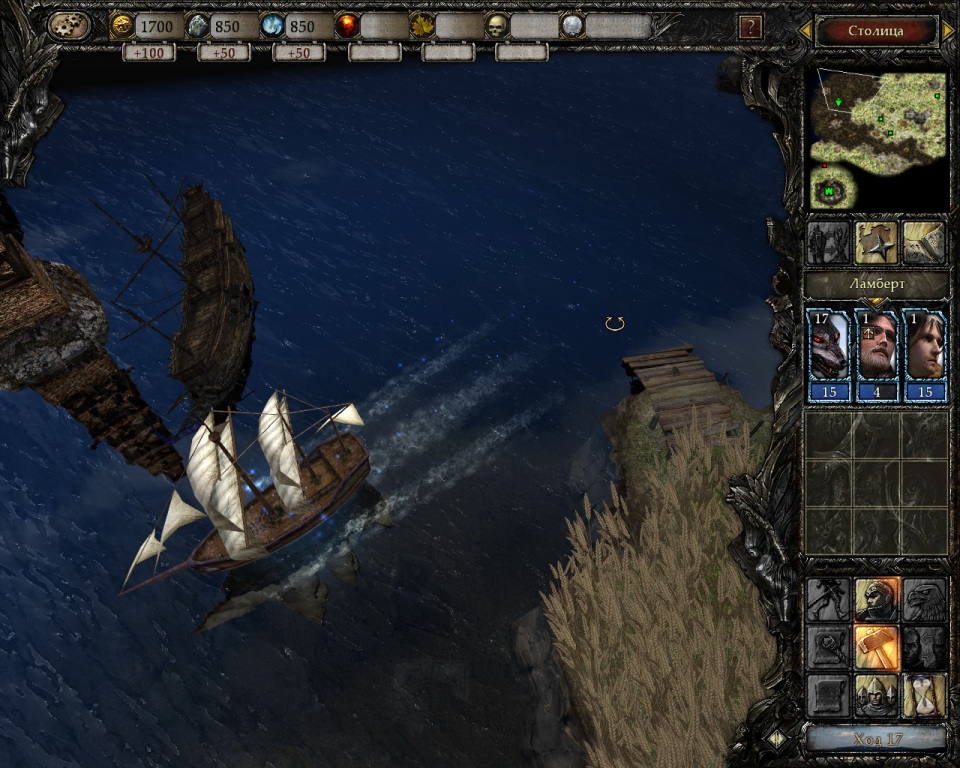960x768 pixels.
Task: Click the hourglass wait button
Action: (x=925, y=695)
